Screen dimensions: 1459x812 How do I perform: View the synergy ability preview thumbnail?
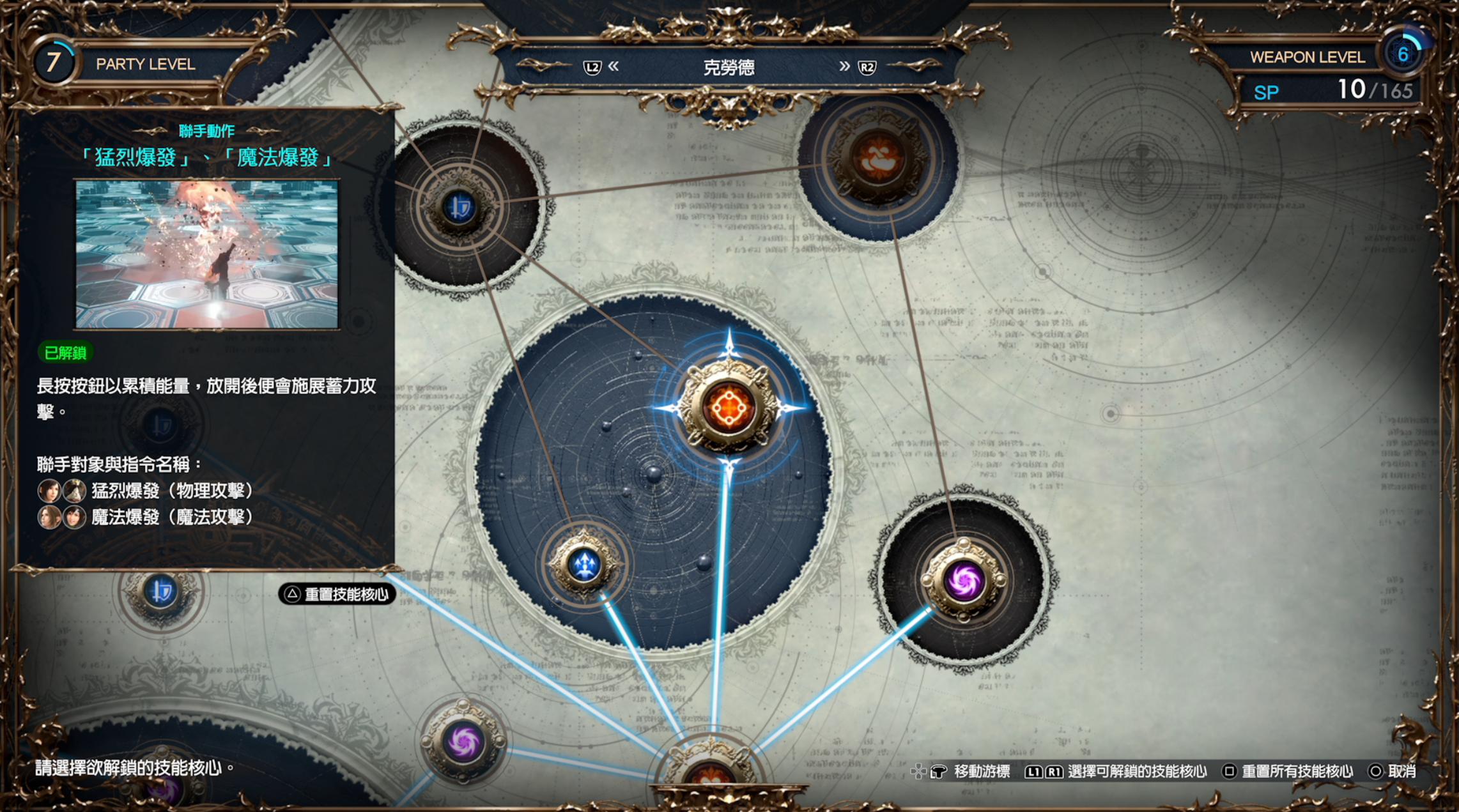click(x=207, y=254)
